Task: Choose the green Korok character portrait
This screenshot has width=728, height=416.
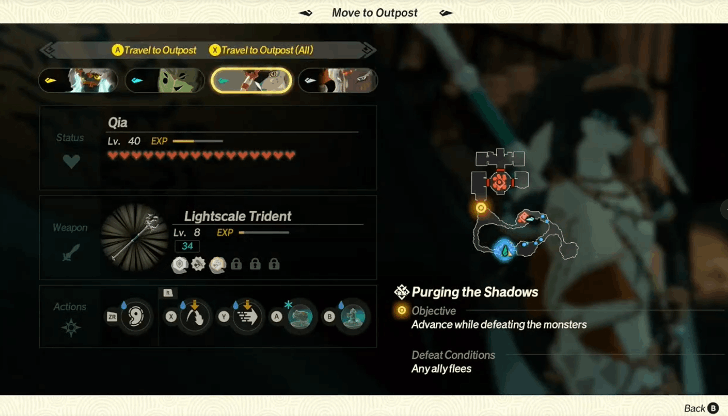Action: tap(165, 80)
